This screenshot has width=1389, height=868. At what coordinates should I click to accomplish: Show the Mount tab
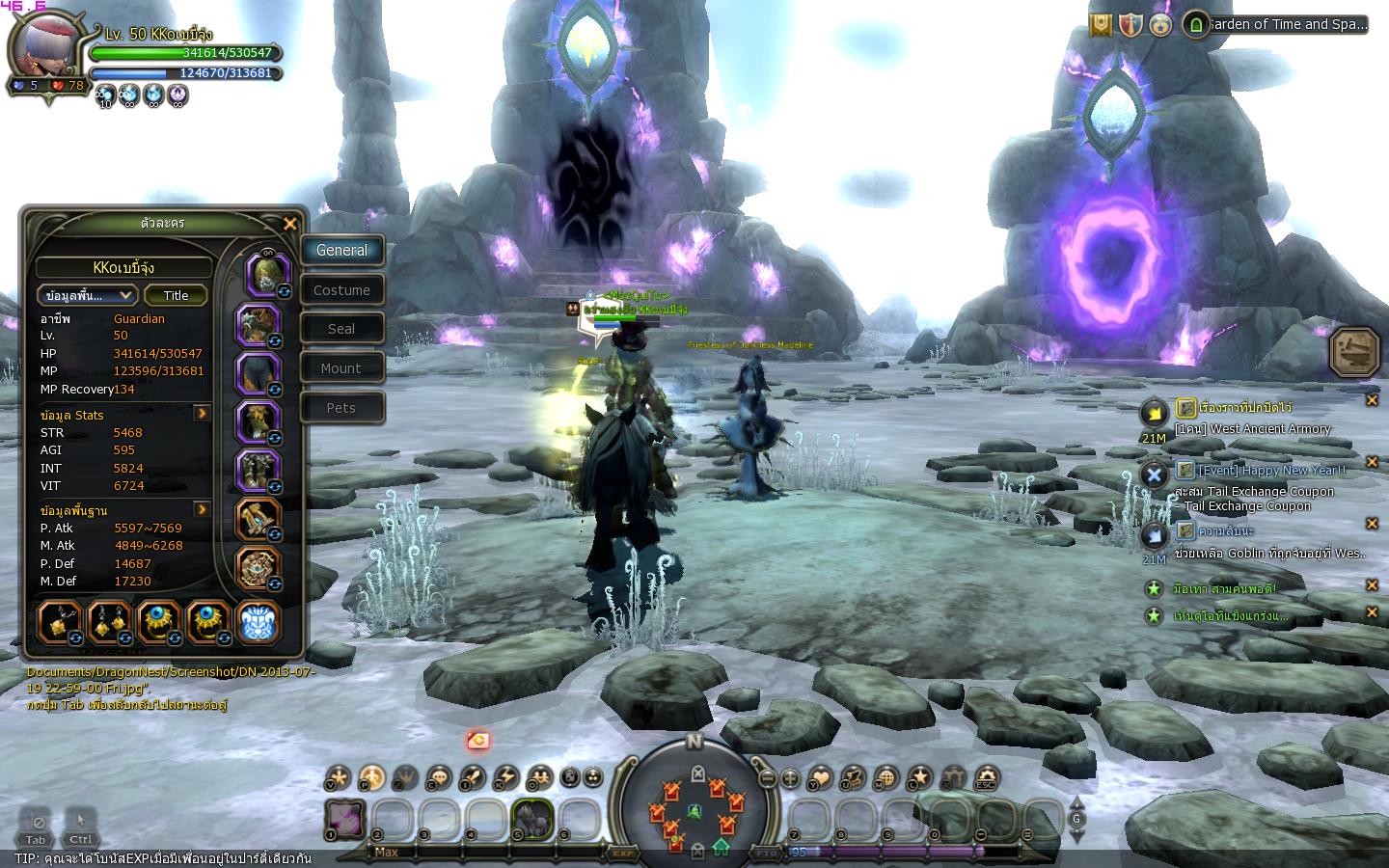pos(341,368)
